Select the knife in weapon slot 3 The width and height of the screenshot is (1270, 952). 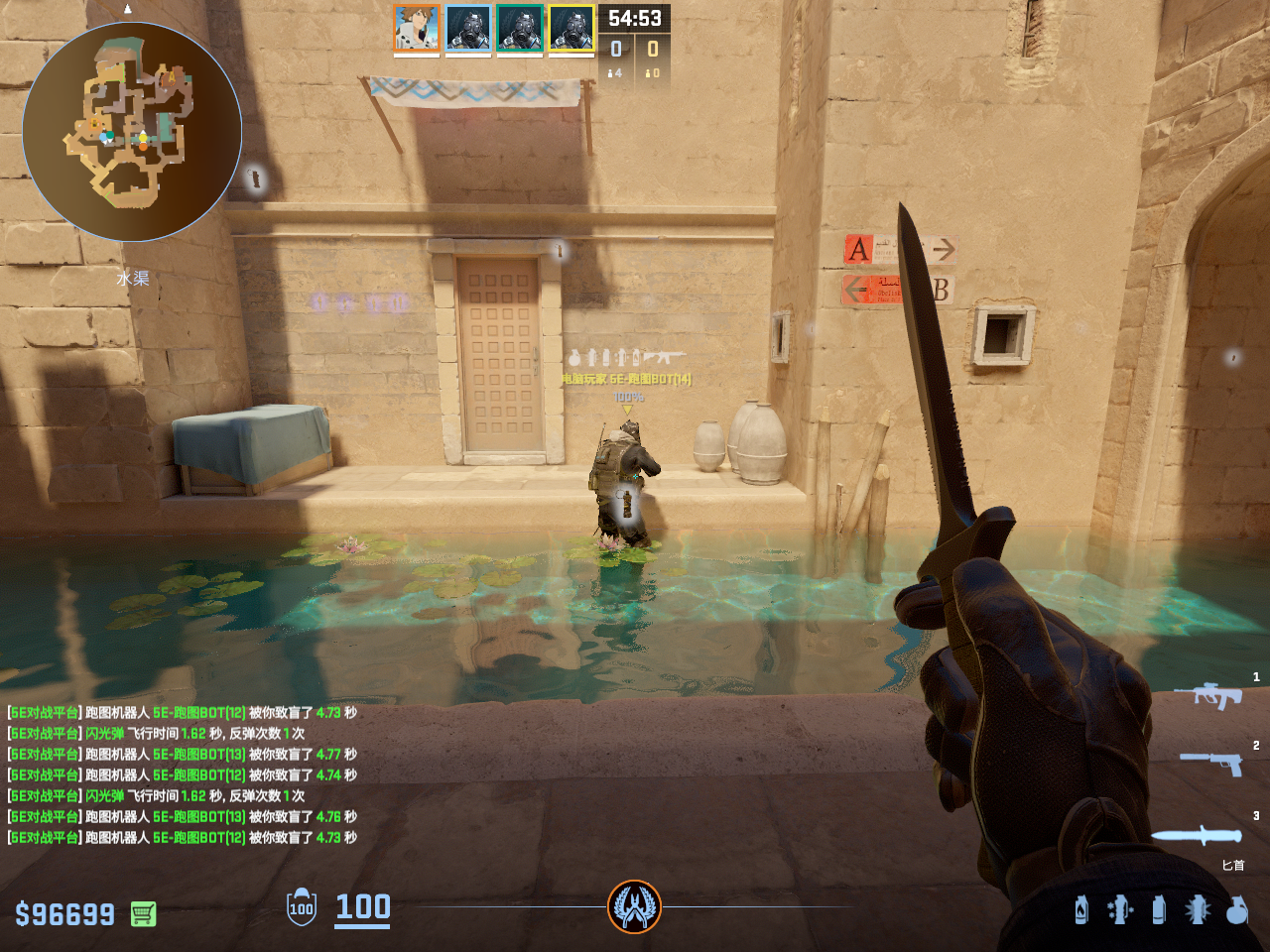(x=1196, y=835)
